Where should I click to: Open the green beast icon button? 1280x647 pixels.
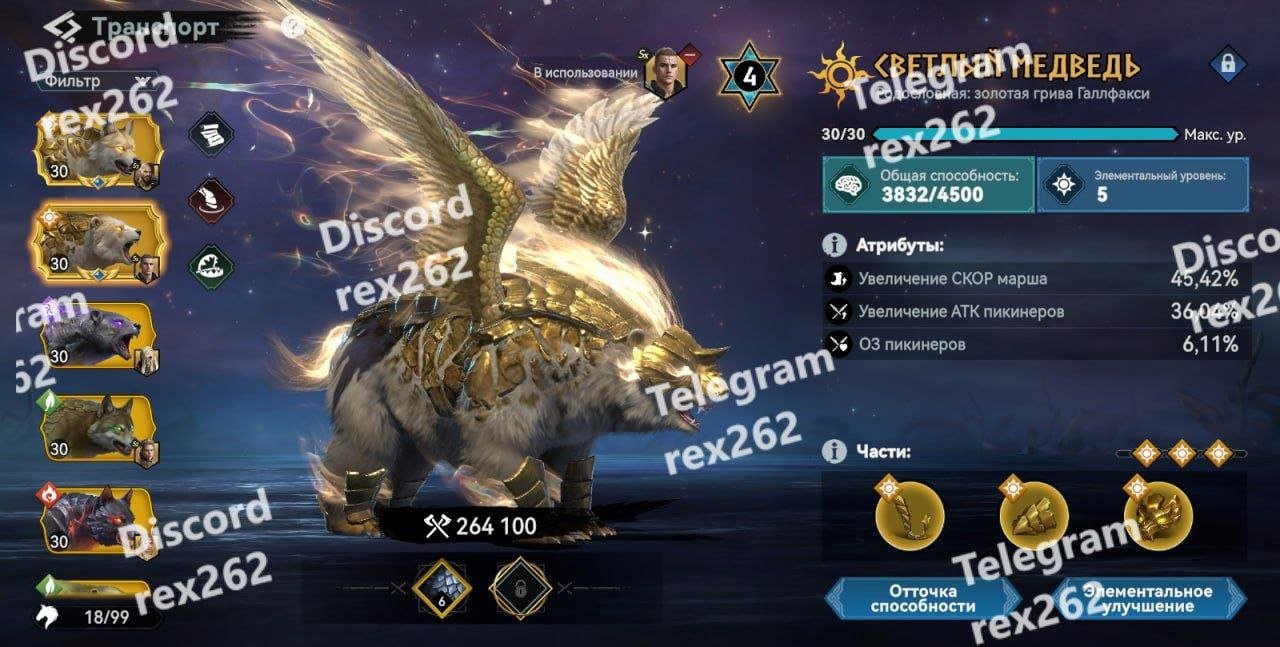(x=211, y=265)
